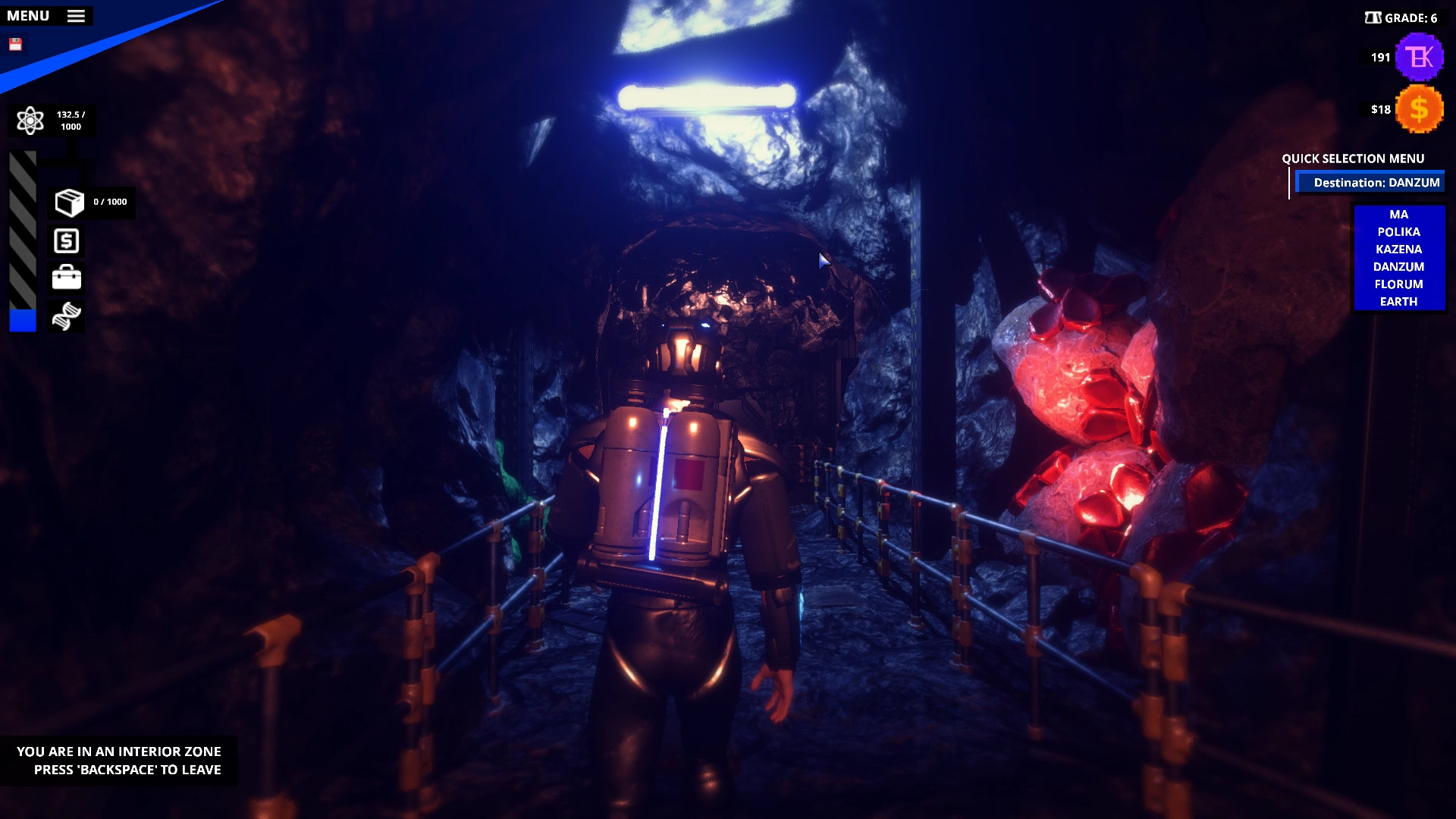This screenshot has height=819, width=1456.
Task: Click the purple TEK currency icon
Action: click(1418, 56)
